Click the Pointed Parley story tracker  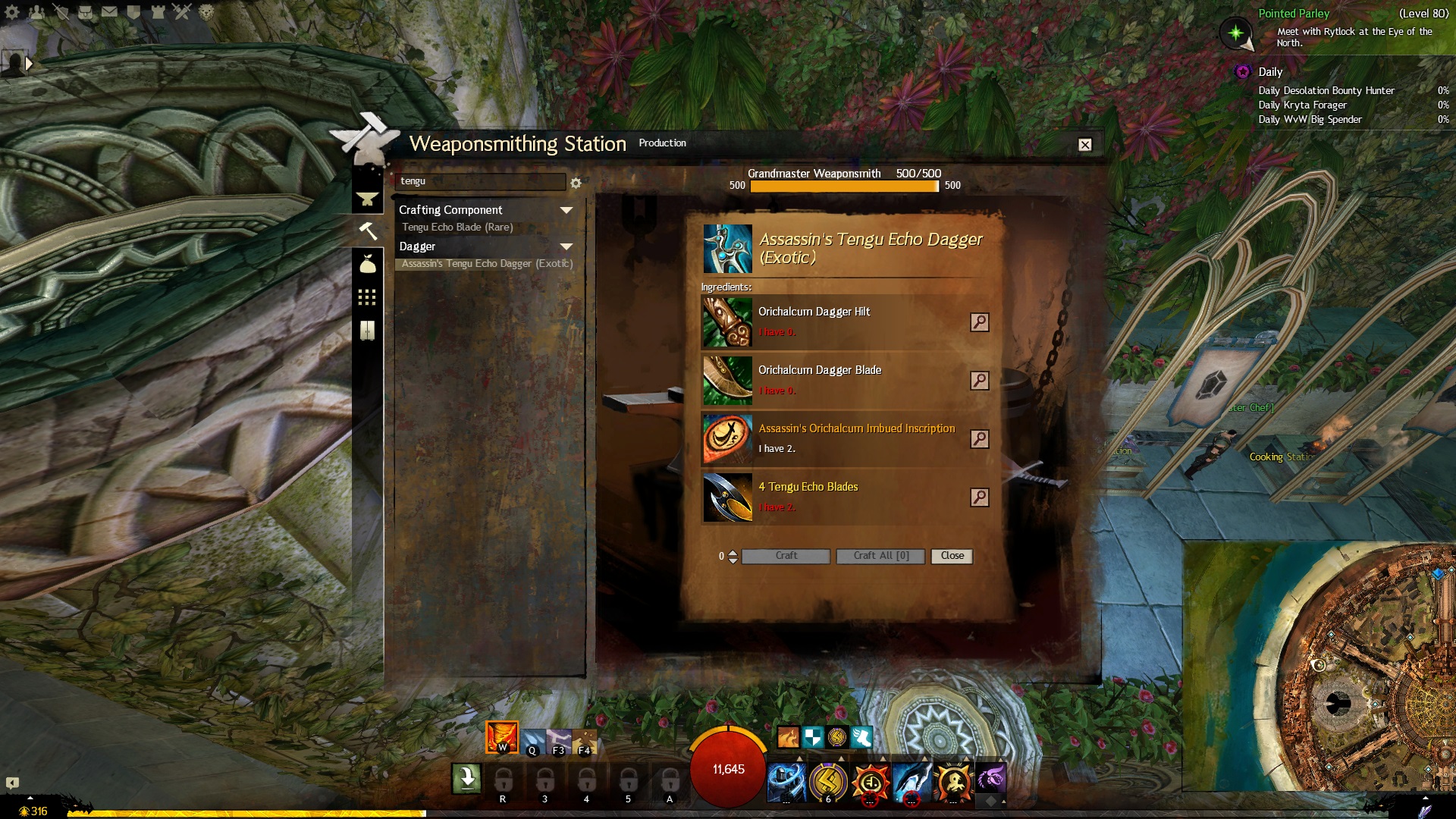(1294, 14)
